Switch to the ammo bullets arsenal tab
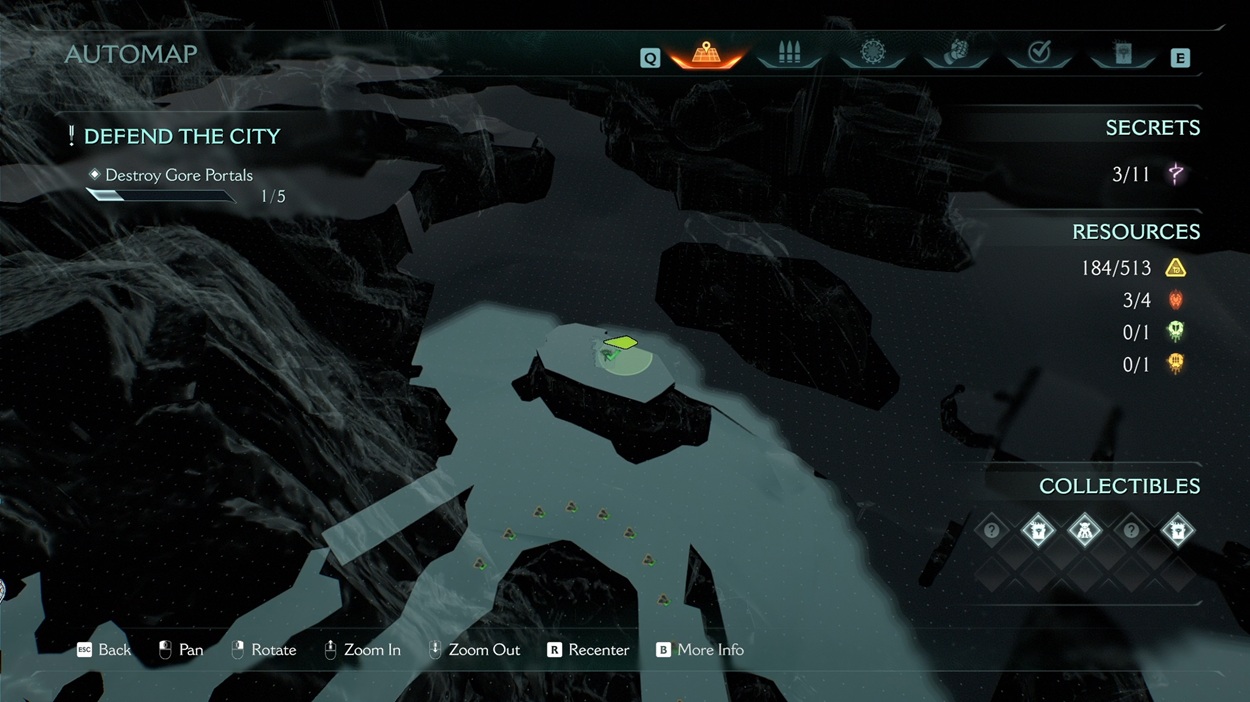The height and width of the screenshot is (702, 1250). (x=789, y=54)
